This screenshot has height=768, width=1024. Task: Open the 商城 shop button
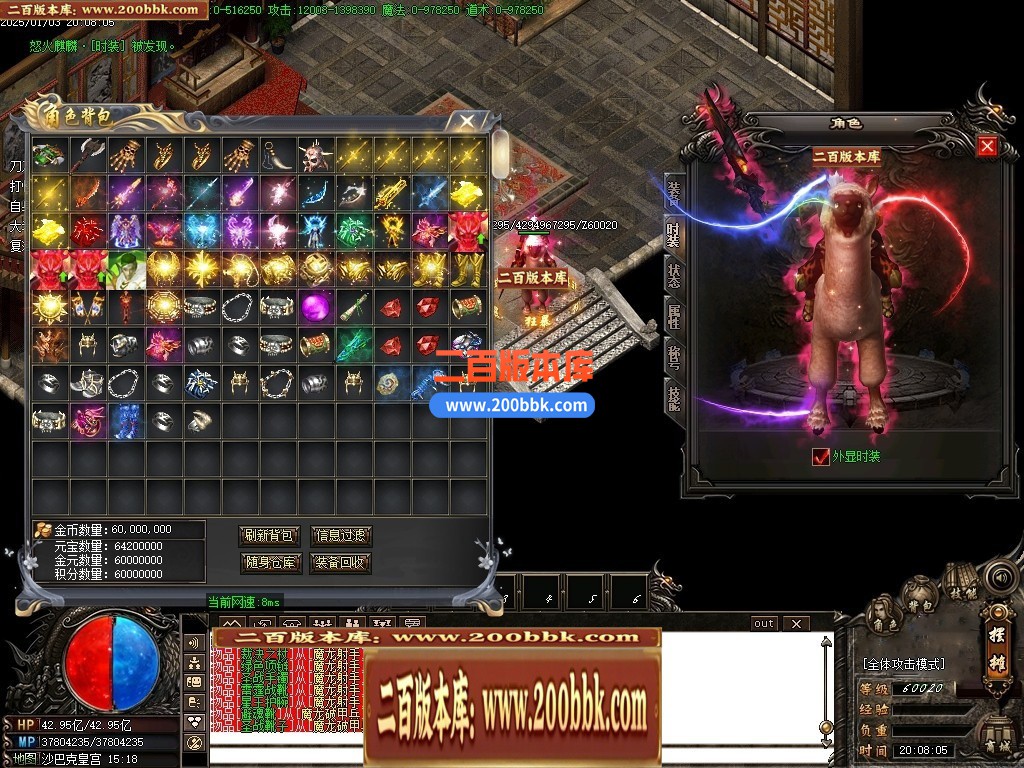point(997,741)
